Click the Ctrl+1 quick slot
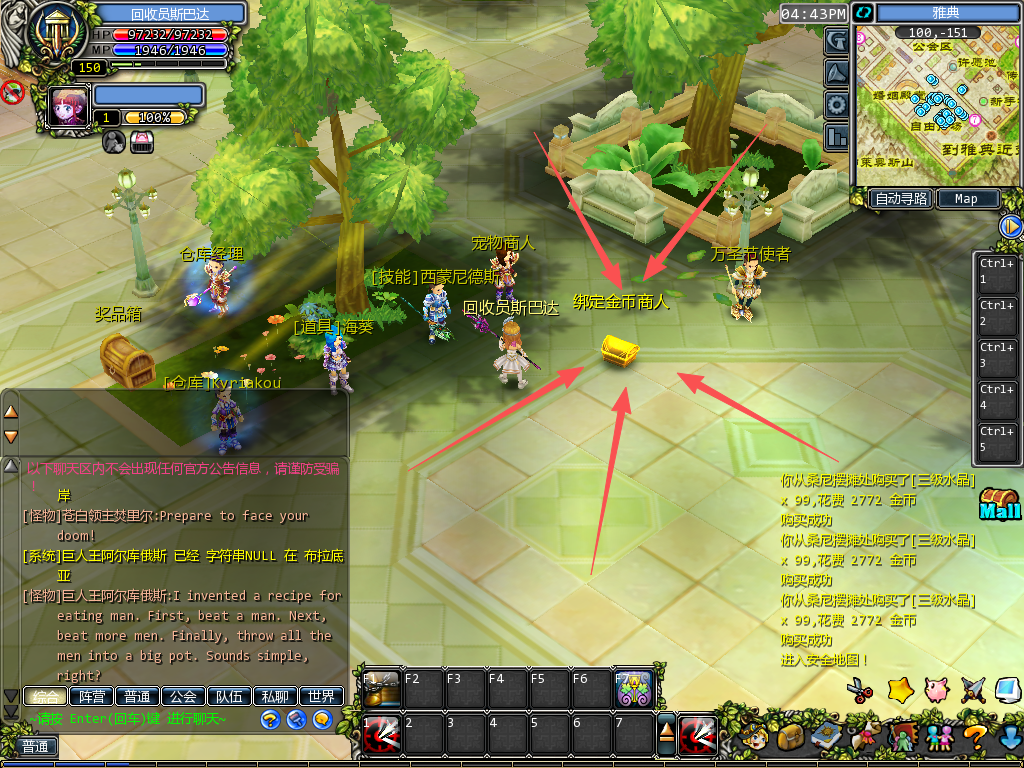Screen dimensions: 1024x768 tap(997, 271)
